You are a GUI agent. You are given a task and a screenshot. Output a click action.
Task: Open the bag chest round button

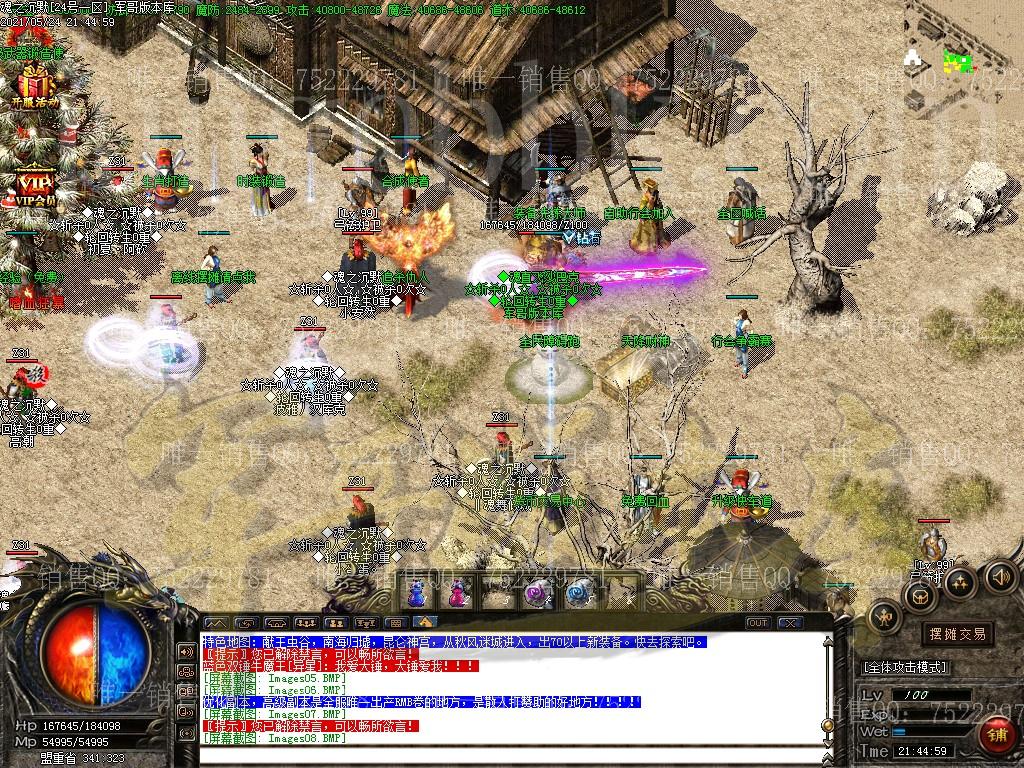point(918,597)
